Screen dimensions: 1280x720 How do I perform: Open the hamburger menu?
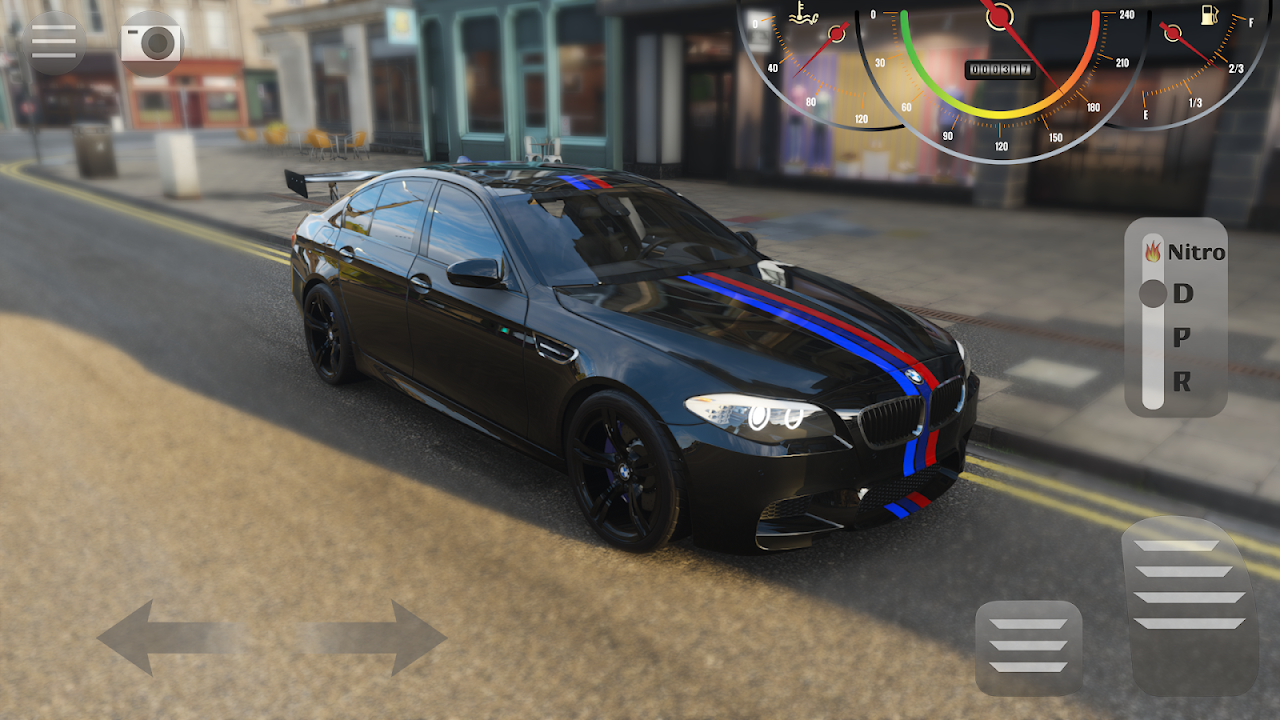click(x=53, y=41)
